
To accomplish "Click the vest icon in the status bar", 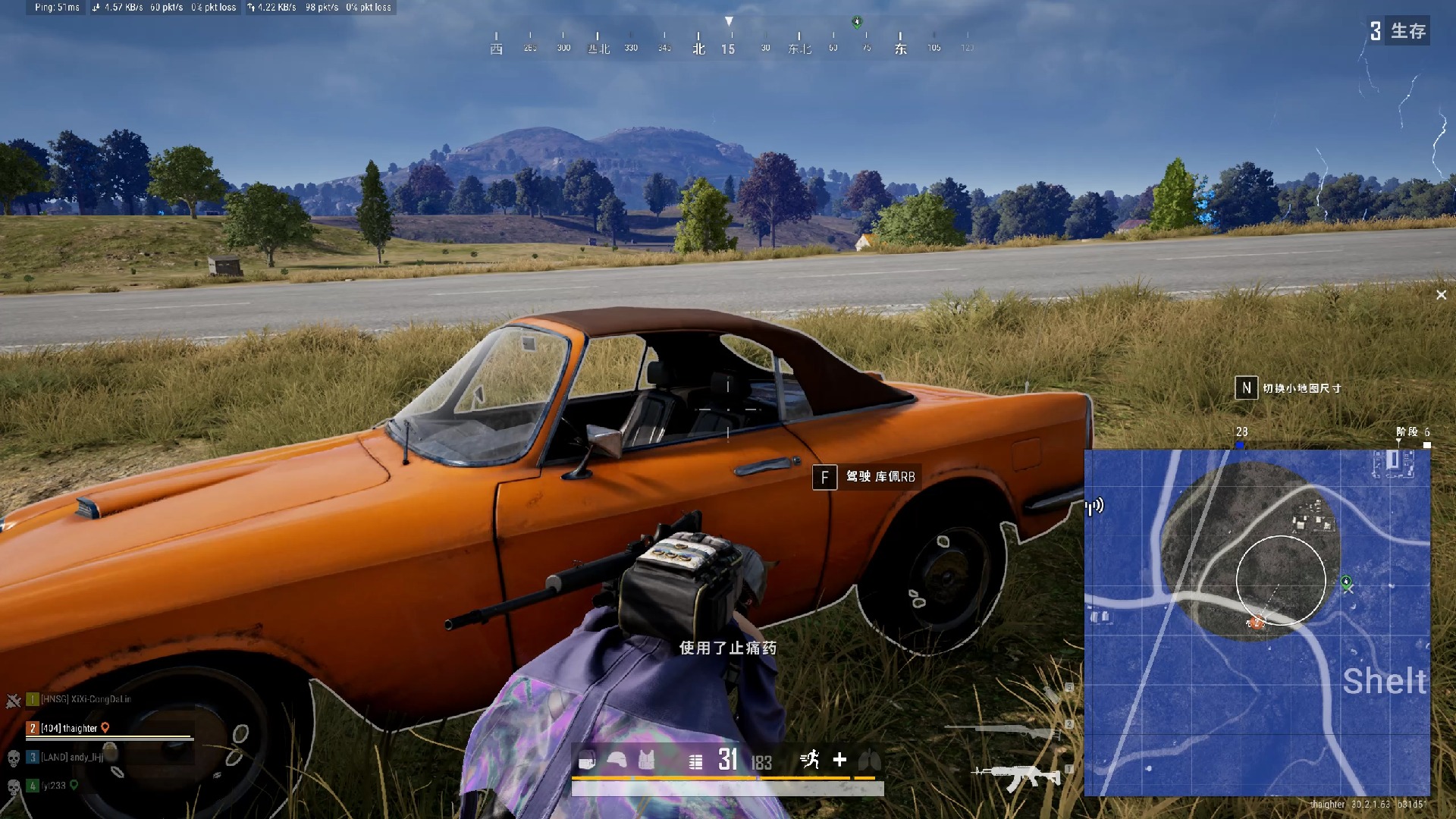I will 646,760.
